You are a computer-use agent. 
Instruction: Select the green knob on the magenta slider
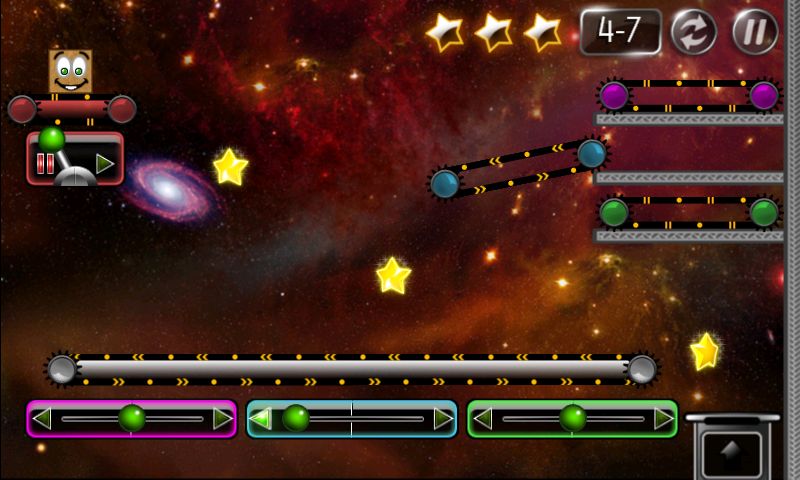[x=132, y=418]
